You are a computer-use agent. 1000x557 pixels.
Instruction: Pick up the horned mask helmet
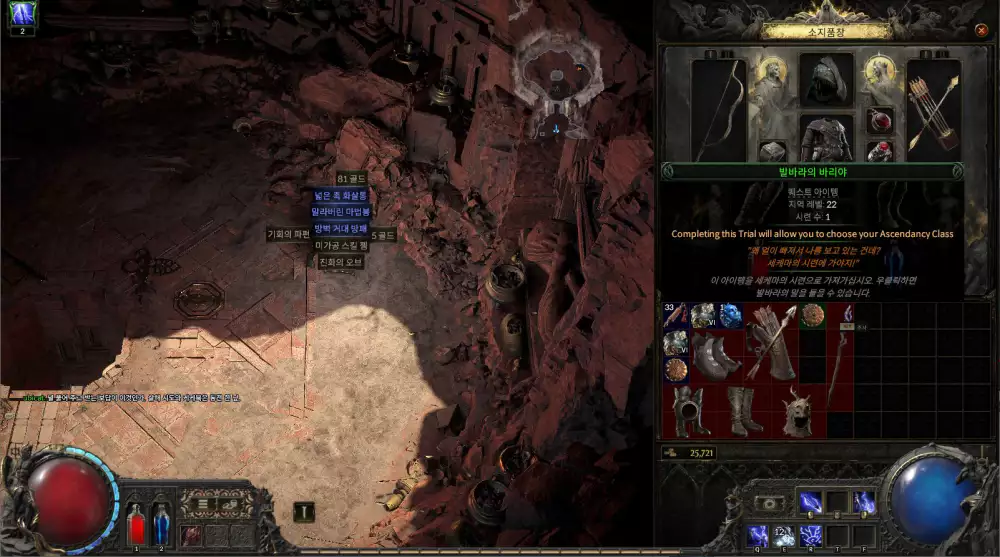(798, 411)
